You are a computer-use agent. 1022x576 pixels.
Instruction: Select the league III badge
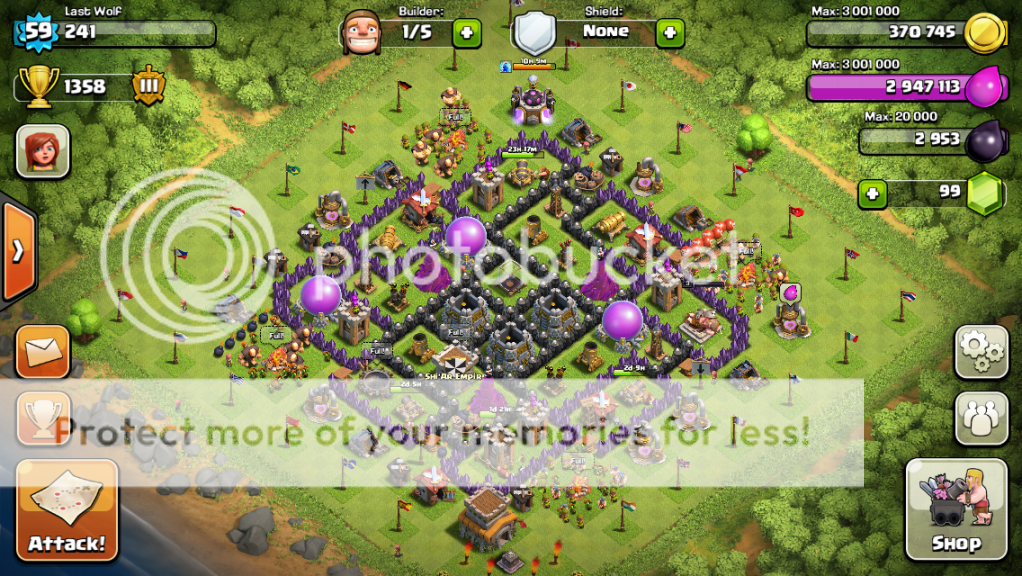147,86
